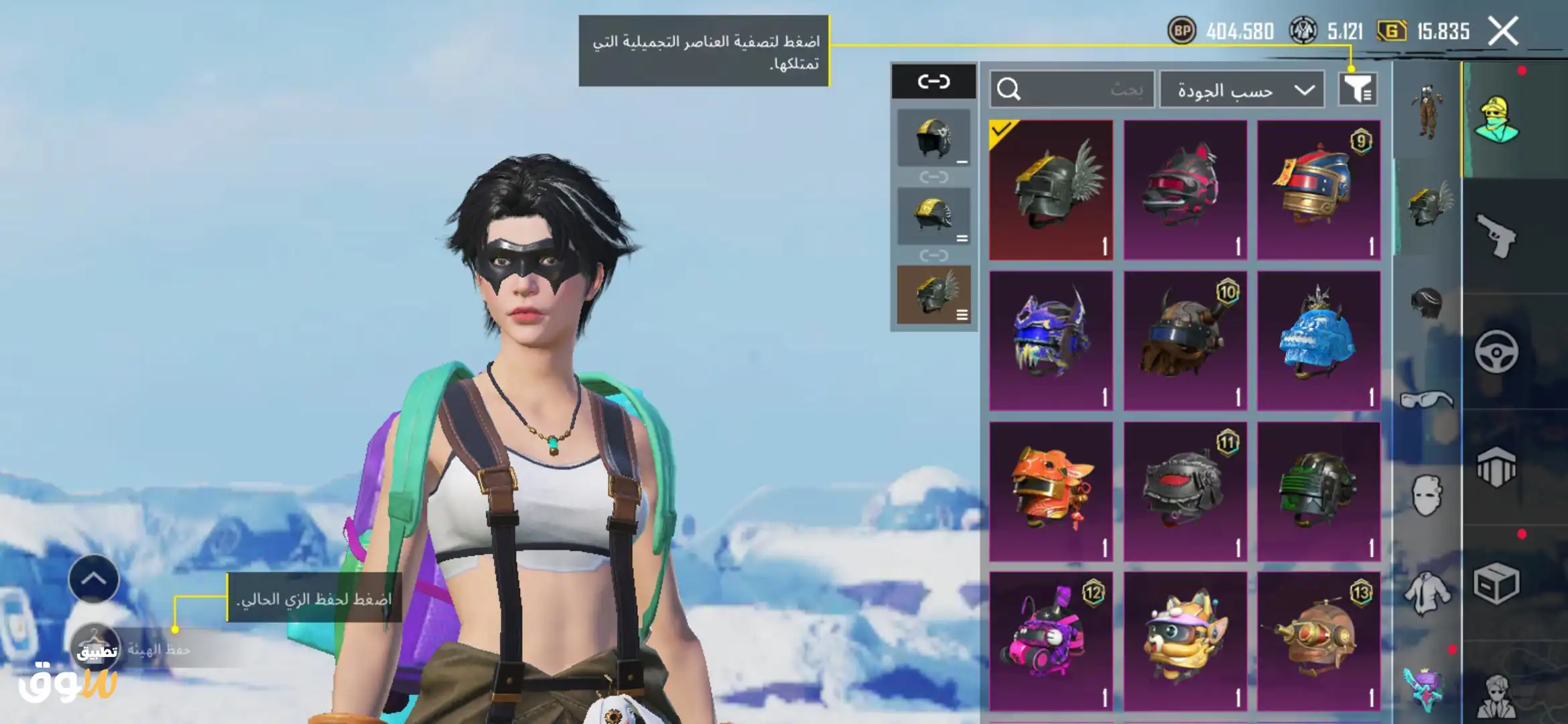Open the steering wheel vehicle category

point(1497,351)
